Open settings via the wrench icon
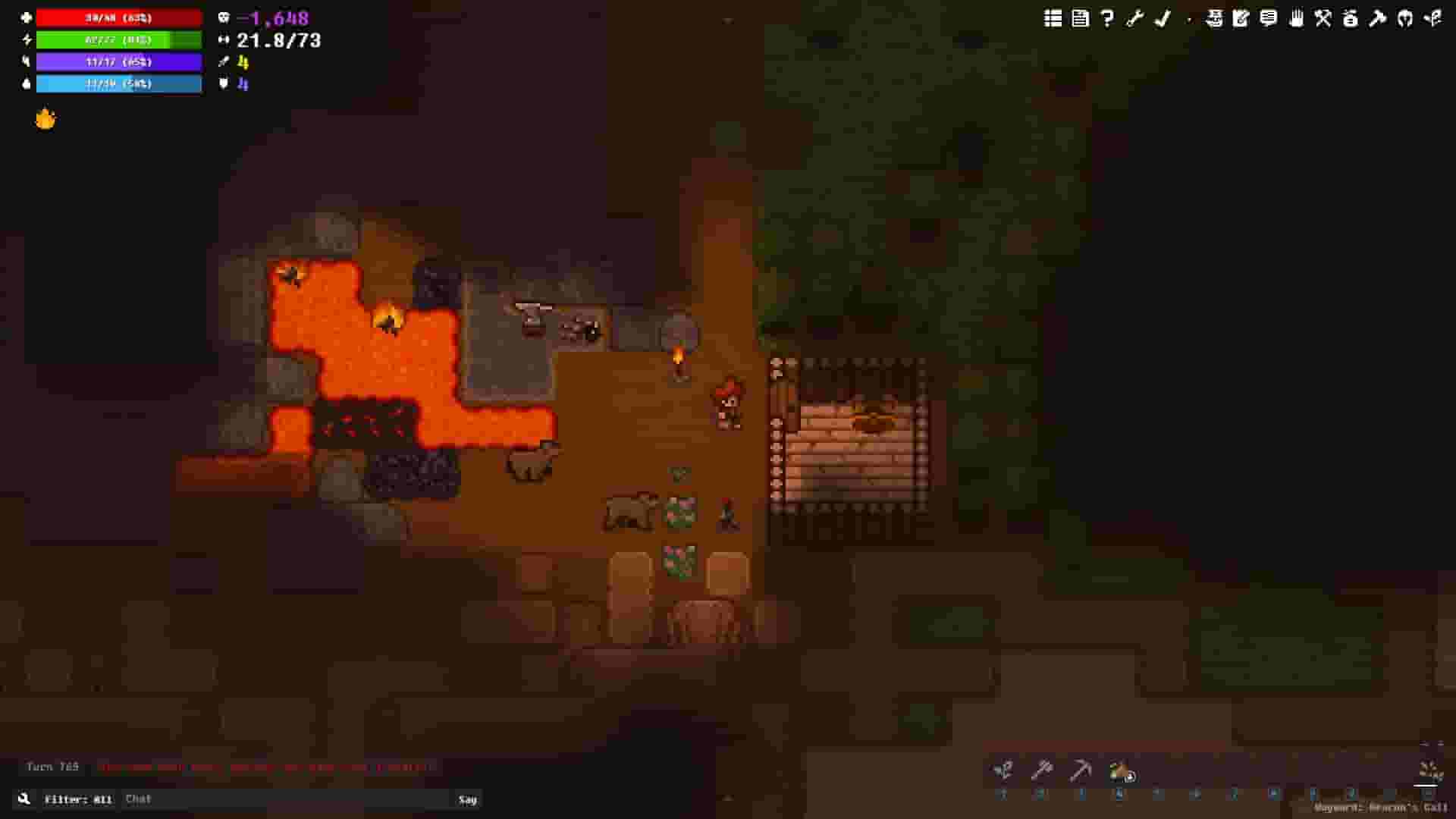Viewport: 1456px width, 819px height. 1135,19
